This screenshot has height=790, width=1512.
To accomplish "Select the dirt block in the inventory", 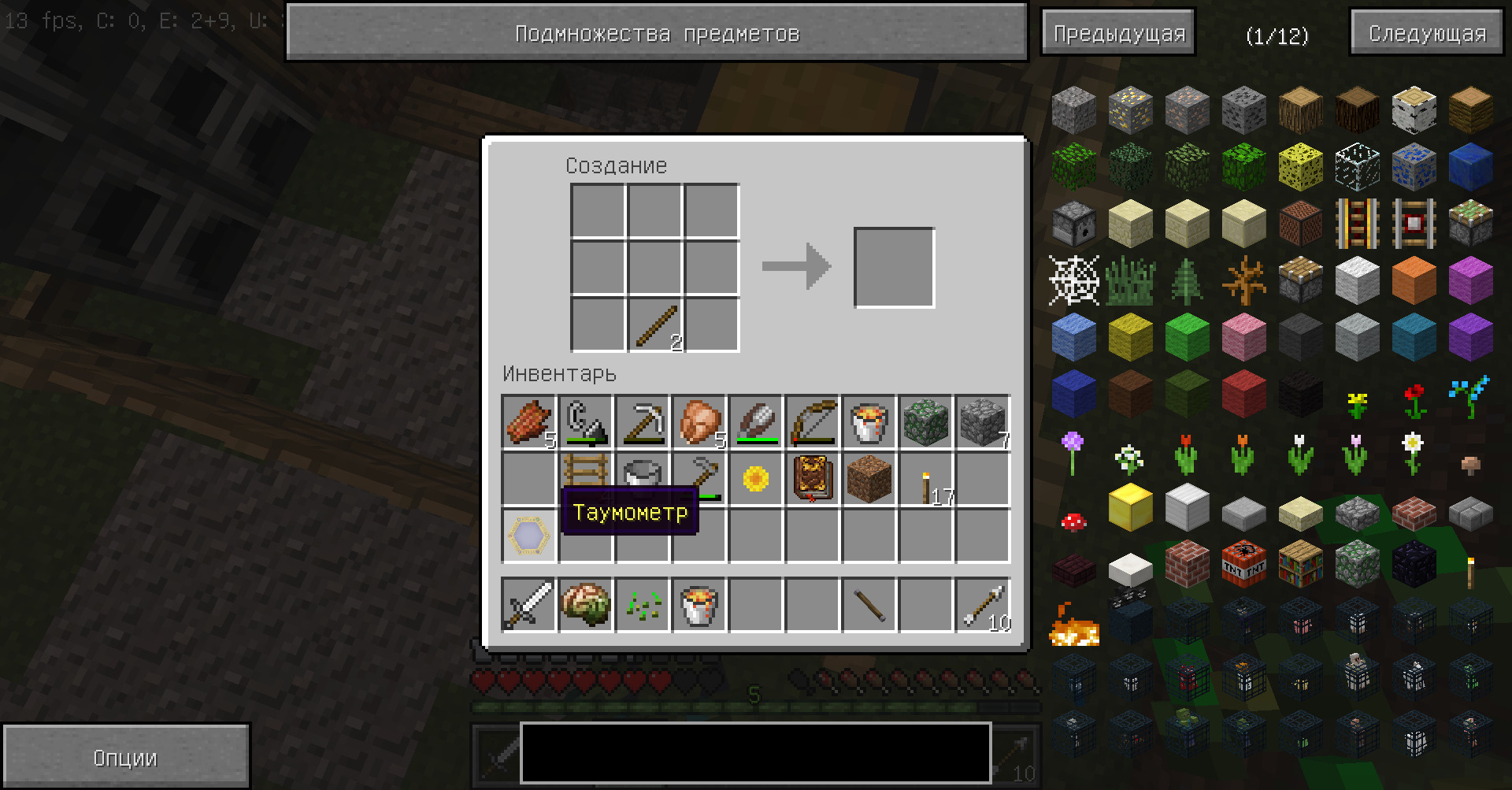I will pos(869,478).
